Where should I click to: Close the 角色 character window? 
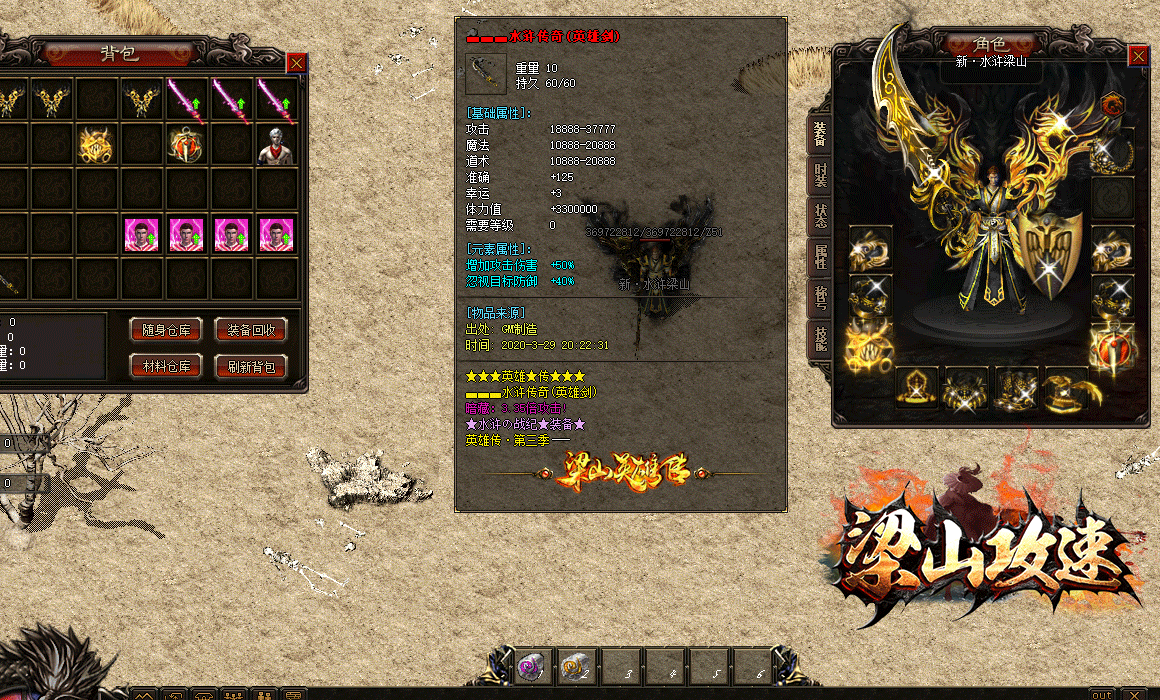tap(1138, 56)
